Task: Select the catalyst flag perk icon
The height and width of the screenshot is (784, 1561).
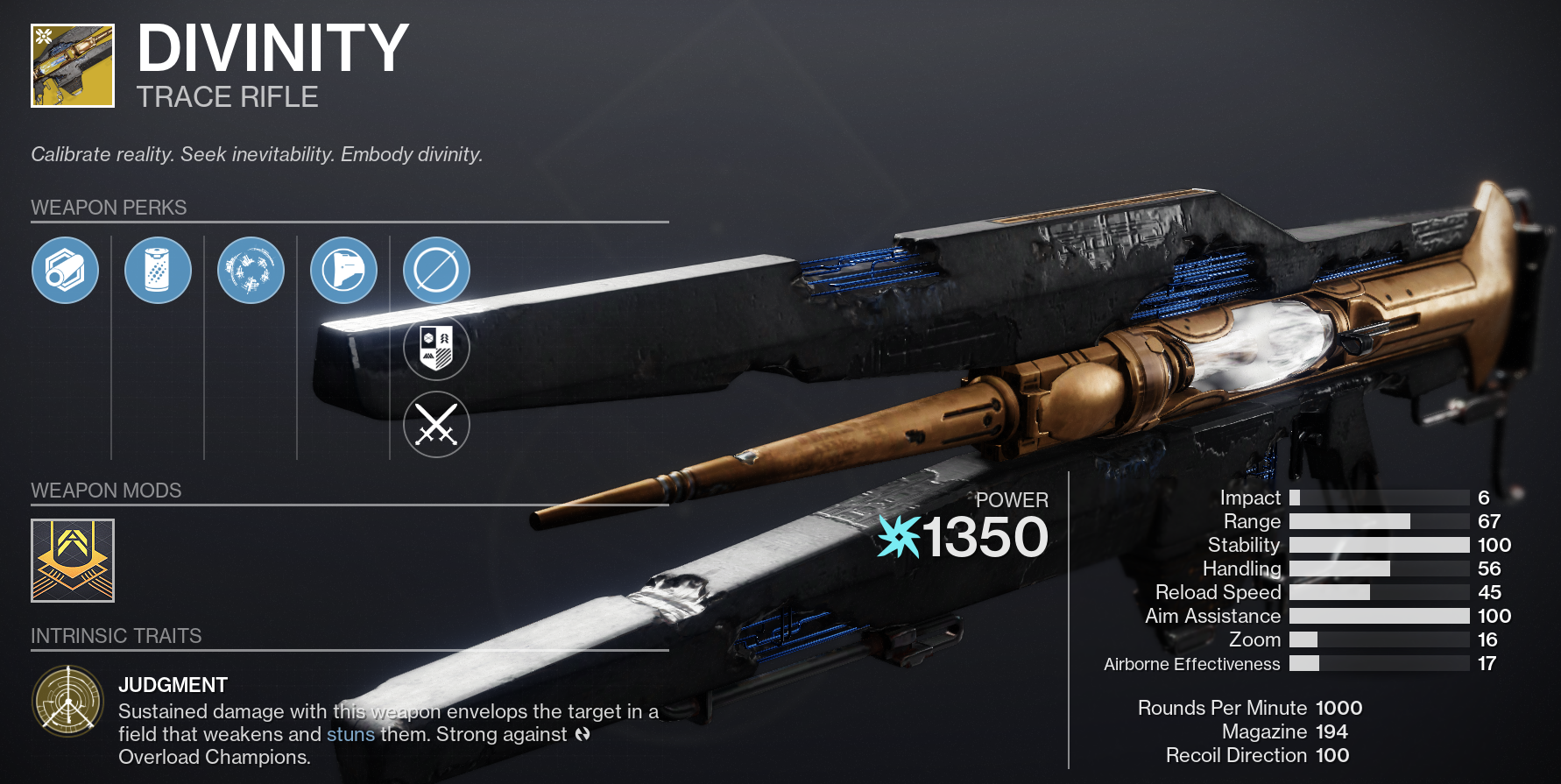Action: click(344, 271)
